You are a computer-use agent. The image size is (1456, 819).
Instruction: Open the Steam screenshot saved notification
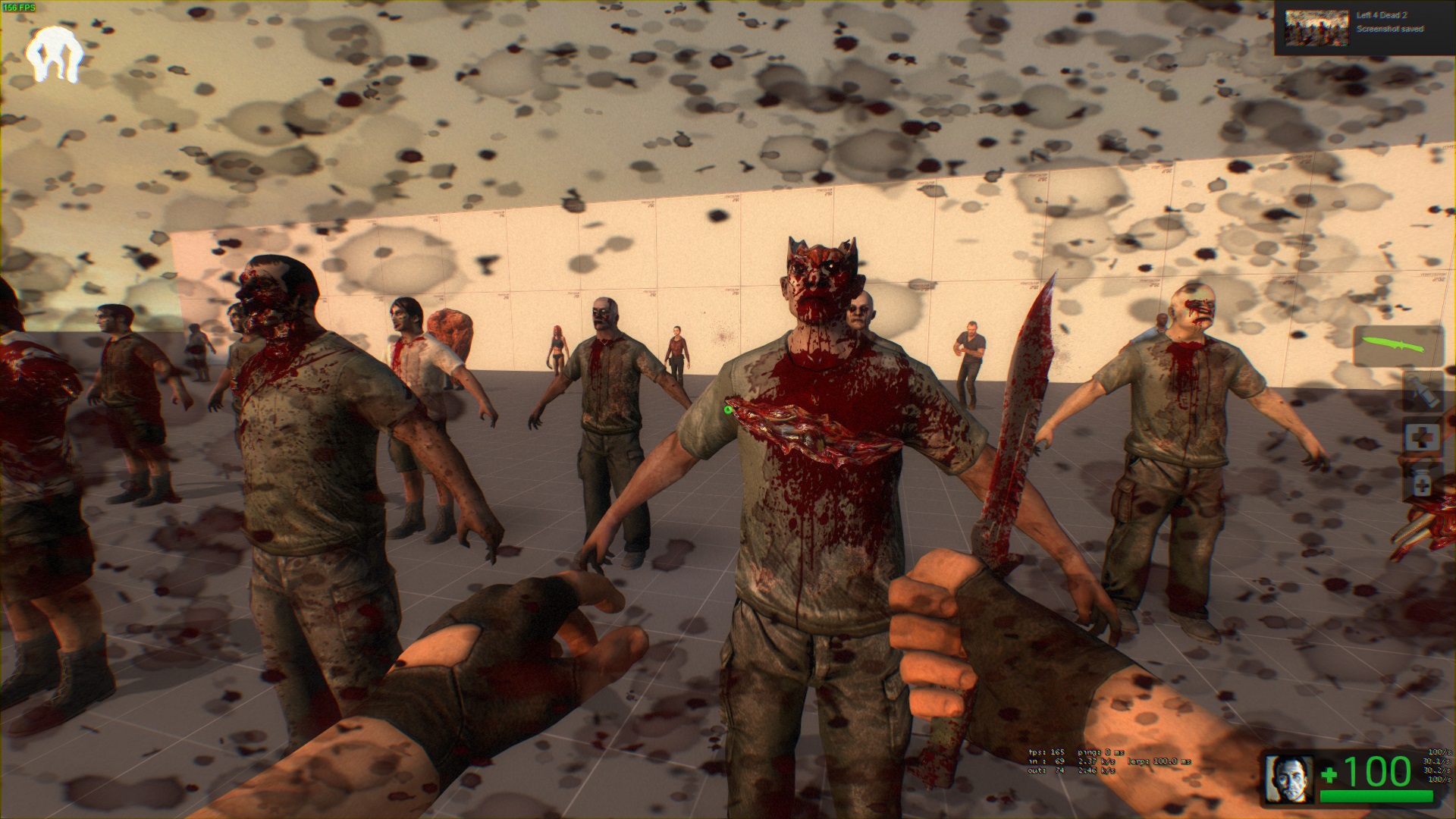1364,27
